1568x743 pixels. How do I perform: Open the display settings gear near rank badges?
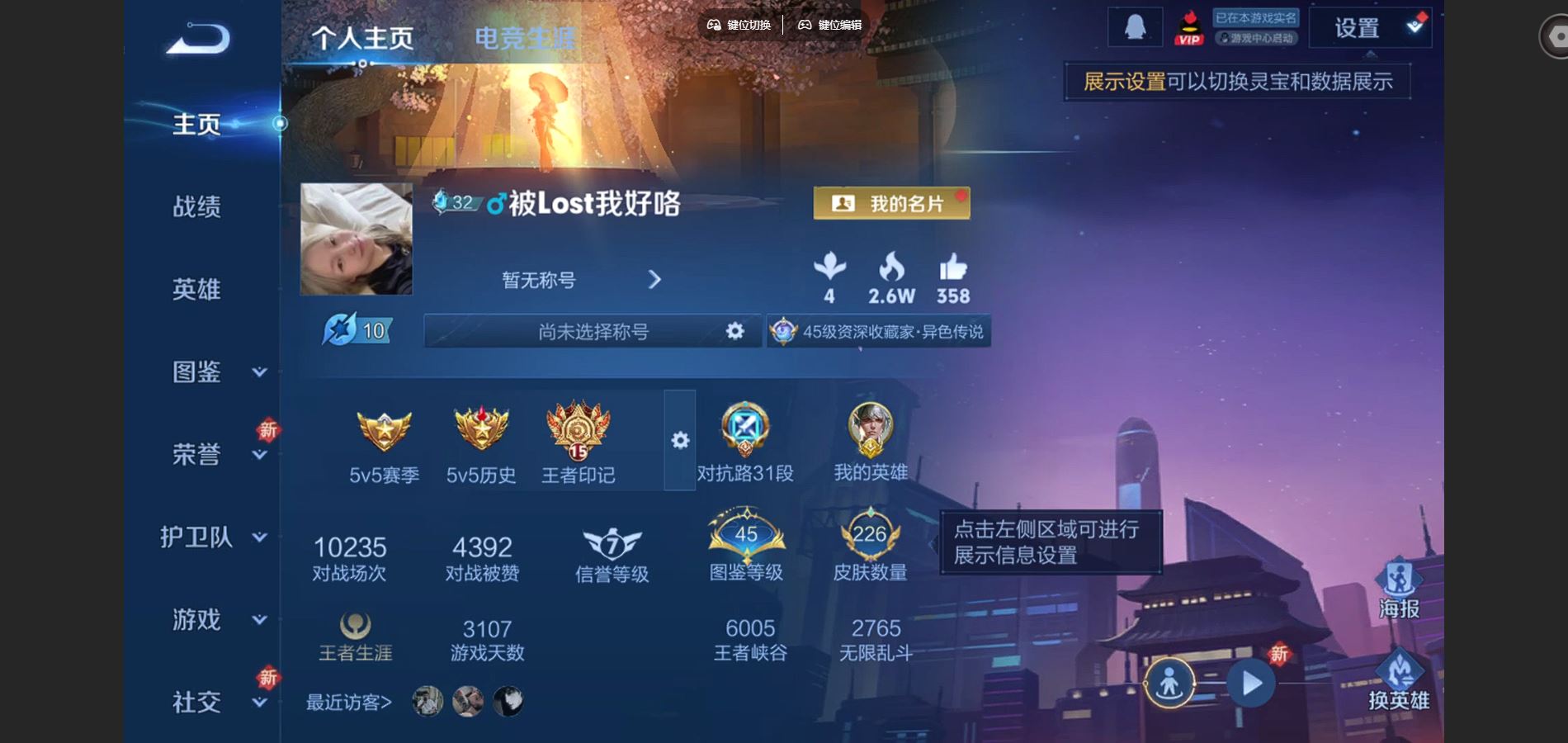point(679,442)
